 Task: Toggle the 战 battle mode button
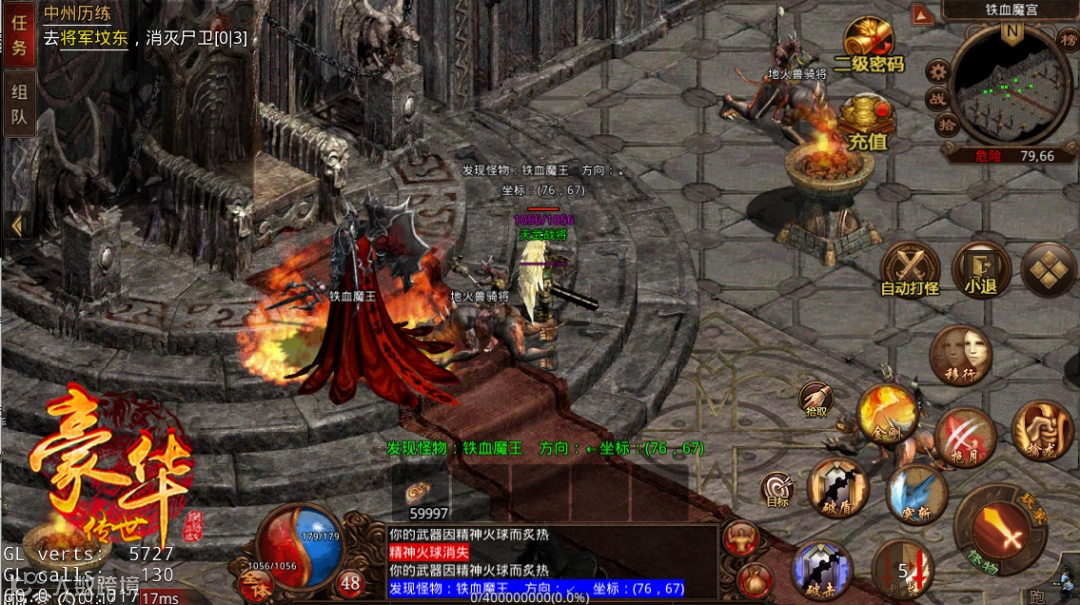938,98
